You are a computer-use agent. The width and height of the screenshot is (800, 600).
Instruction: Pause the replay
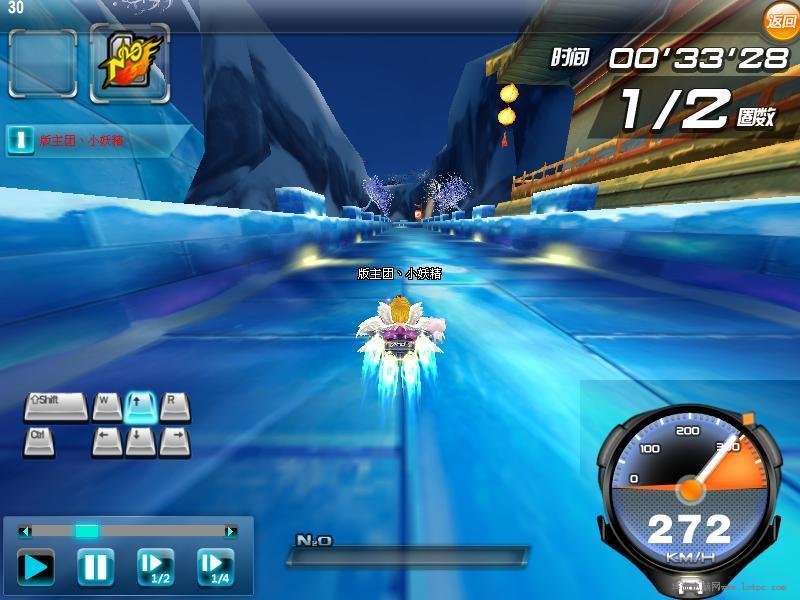(x=96, y=568)
